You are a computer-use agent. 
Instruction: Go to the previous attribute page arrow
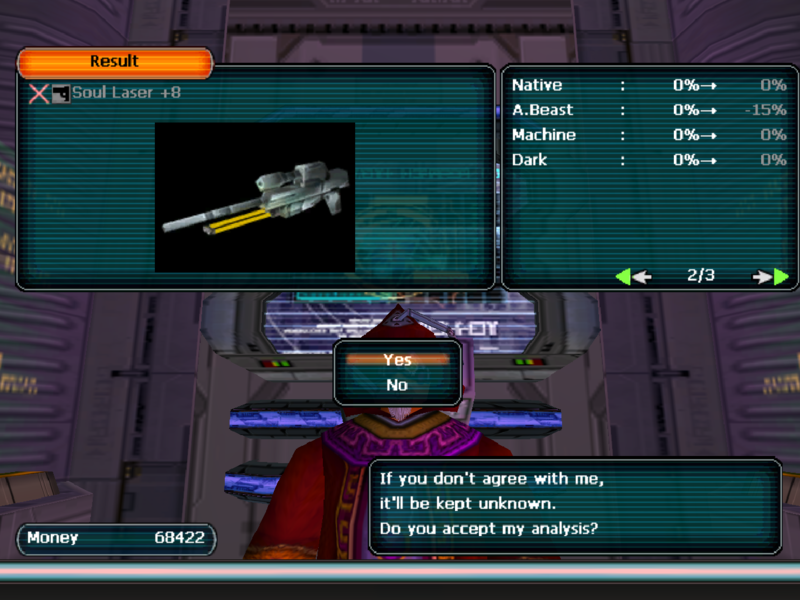tap(633, 277)
